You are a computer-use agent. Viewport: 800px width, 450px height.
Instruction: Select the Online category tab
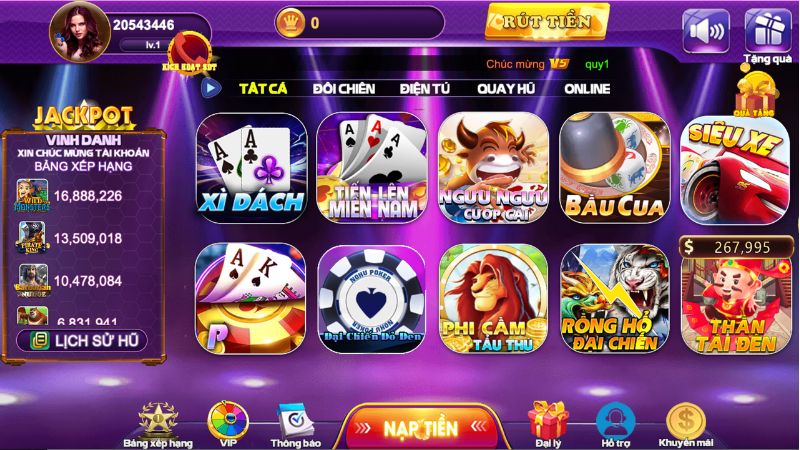click(x=587, y=88)
